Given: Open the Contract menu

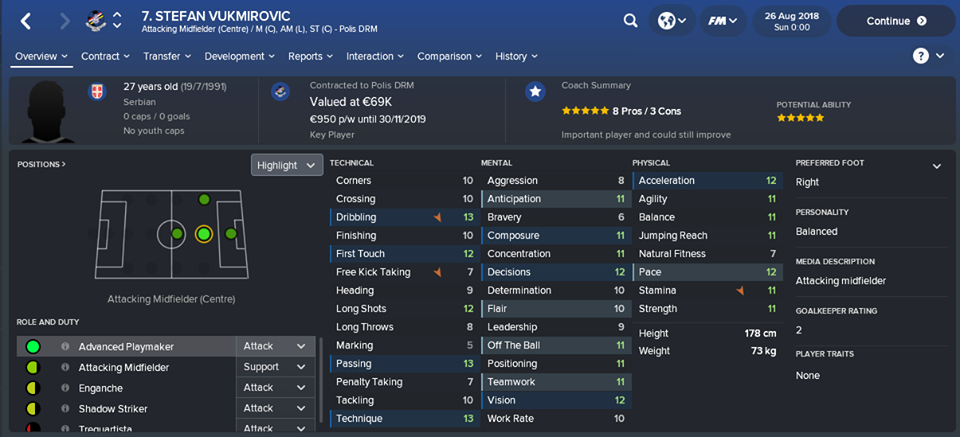Looking at the screenshot, I should click(x=105, y=56).
